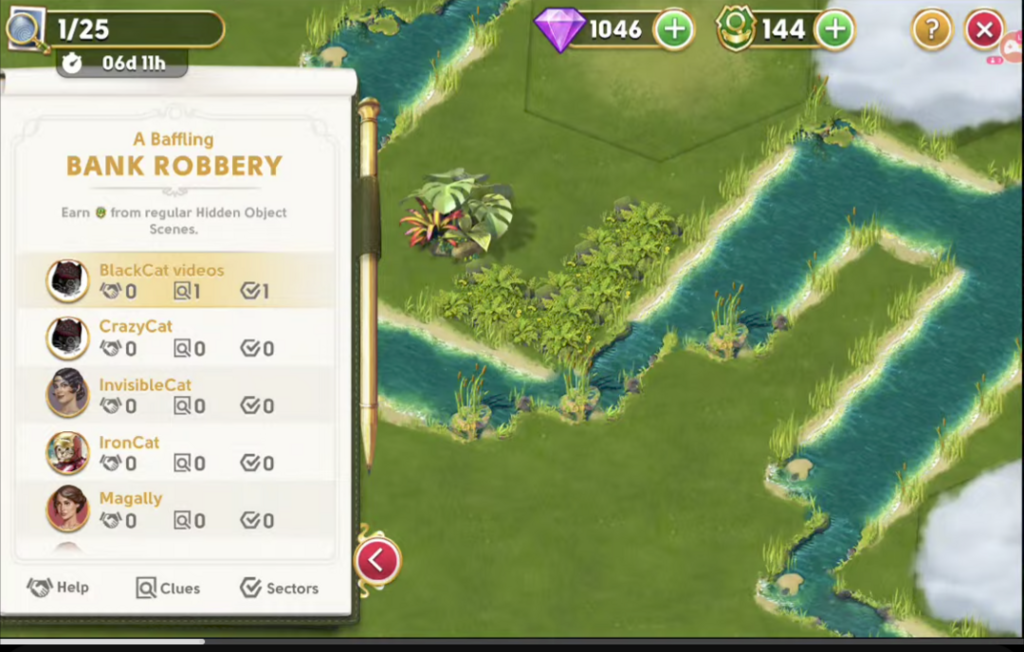Click the magnifying glass progress icon
Screen dimensions: 1024x652
[24, 28]
